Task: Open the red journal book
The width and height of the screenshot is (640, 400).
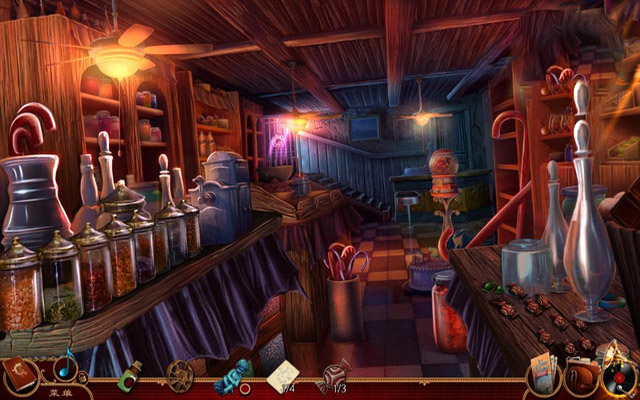Action: pos(19,377)
